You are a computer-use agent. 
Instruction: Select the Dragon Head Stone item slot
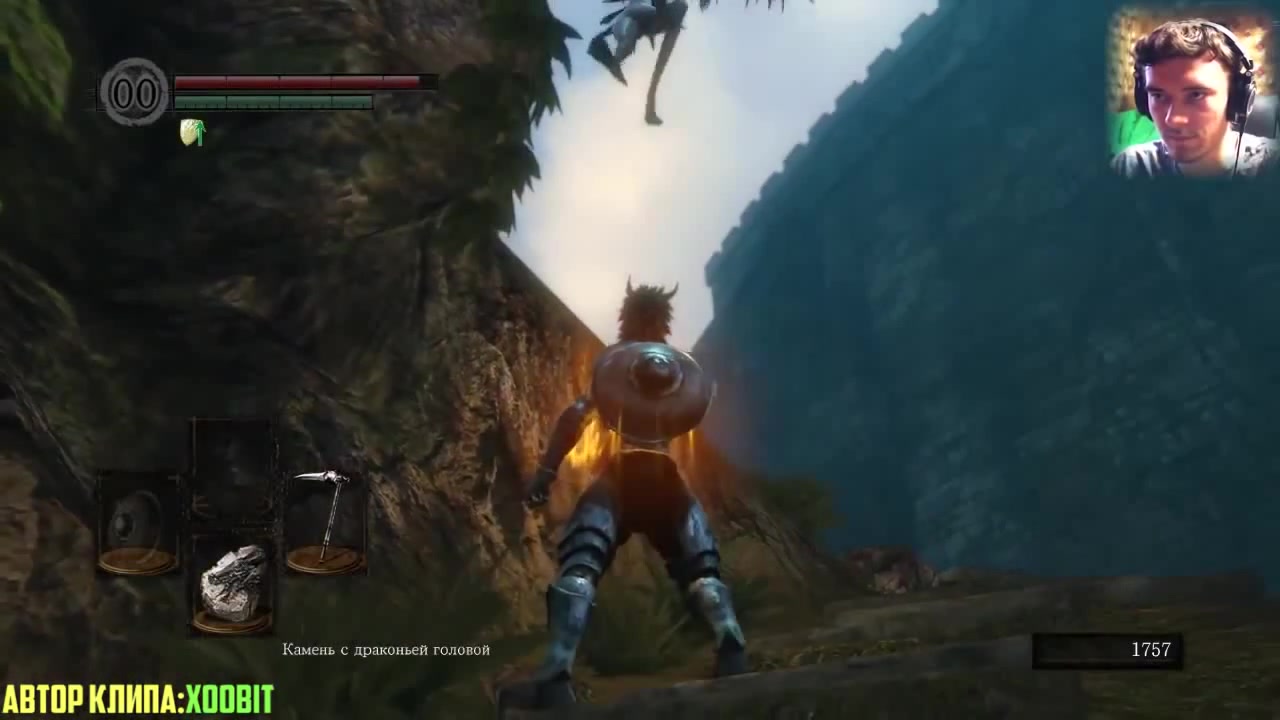[233, 586]
